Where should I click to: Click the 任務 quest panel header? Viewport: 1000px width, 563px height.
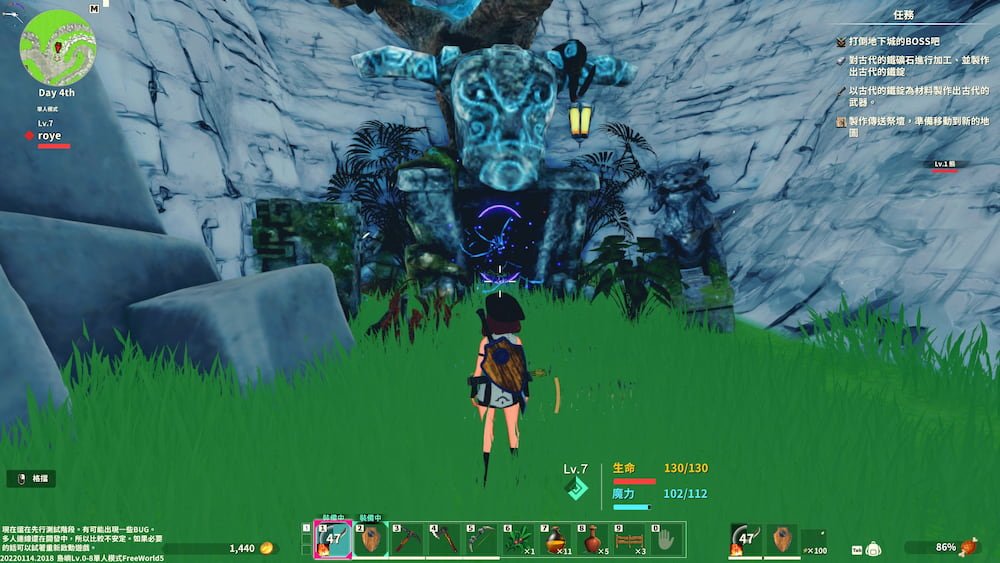coord(902,15)
